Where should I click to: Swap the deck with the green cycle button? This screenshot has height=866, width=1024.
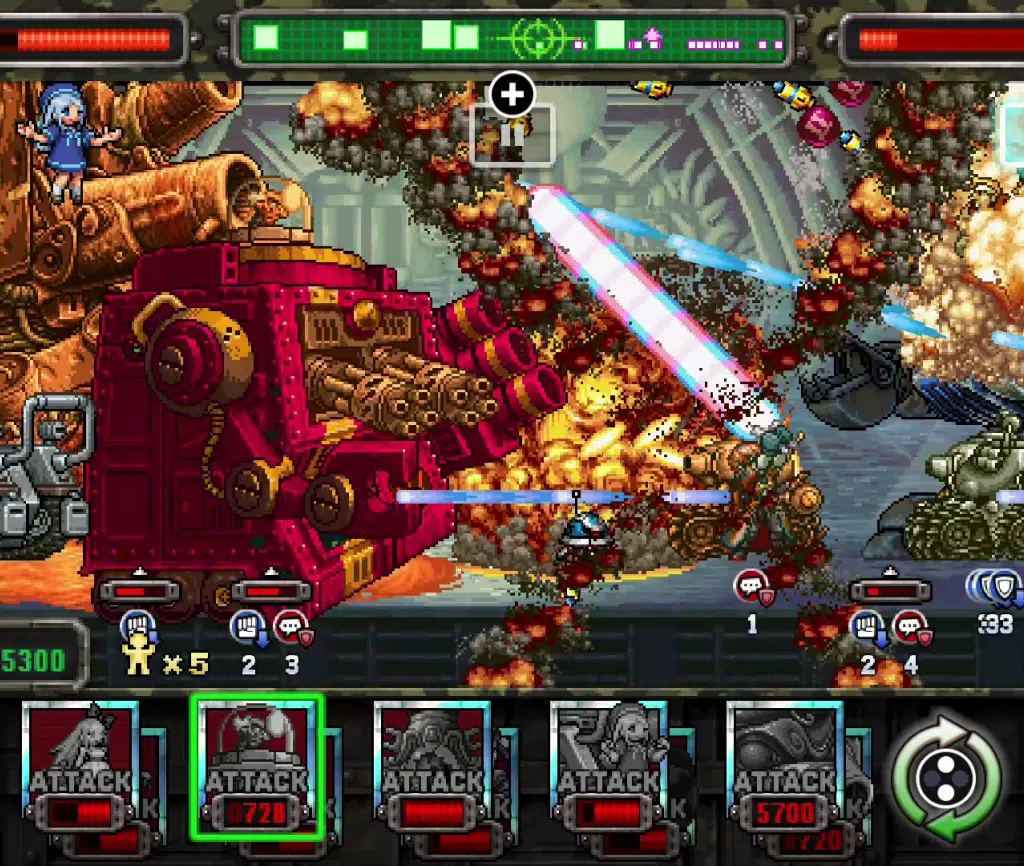[945, 778]
